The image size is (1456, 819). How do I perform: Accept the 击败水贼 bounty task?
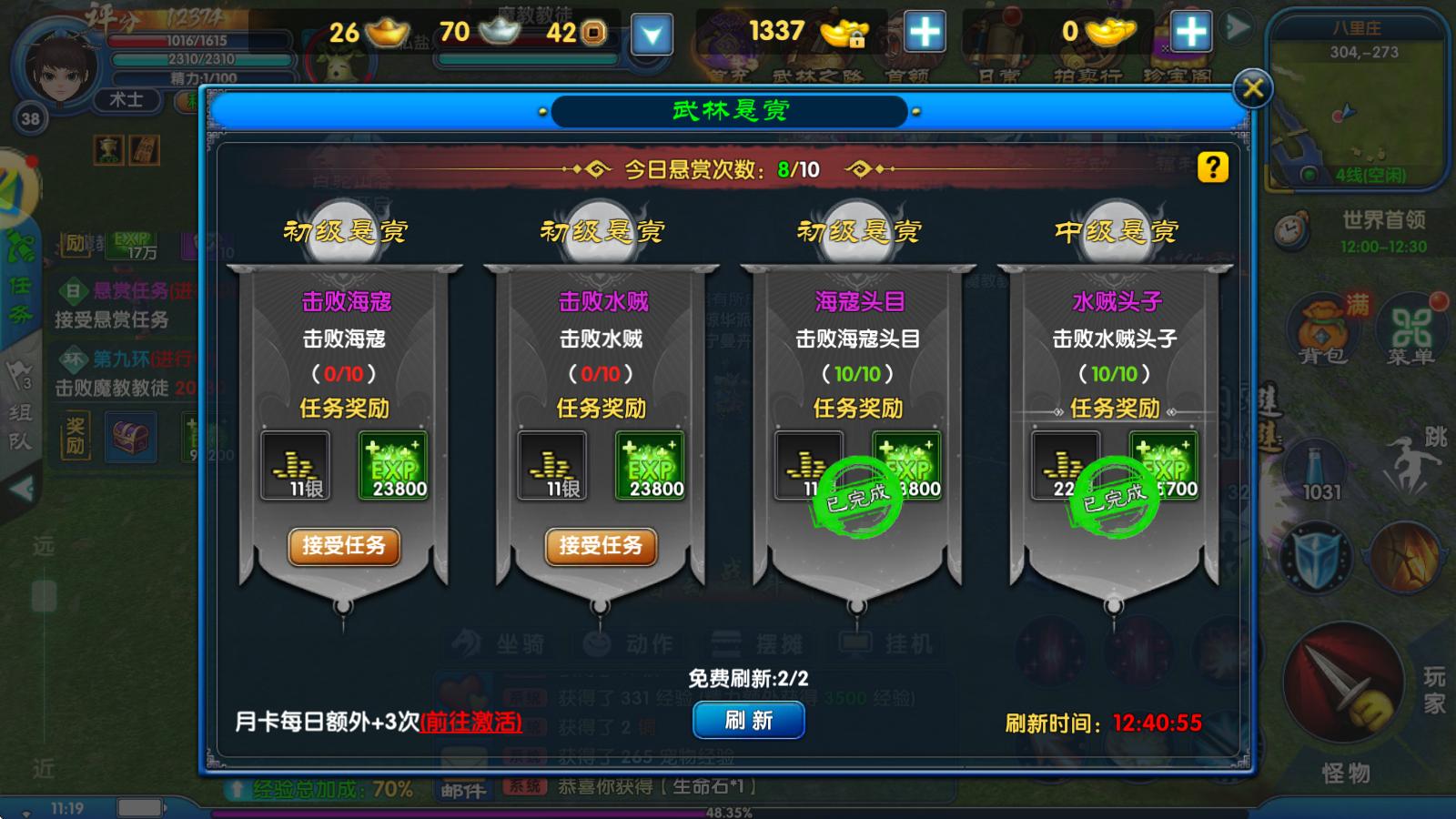click(599, 547)
